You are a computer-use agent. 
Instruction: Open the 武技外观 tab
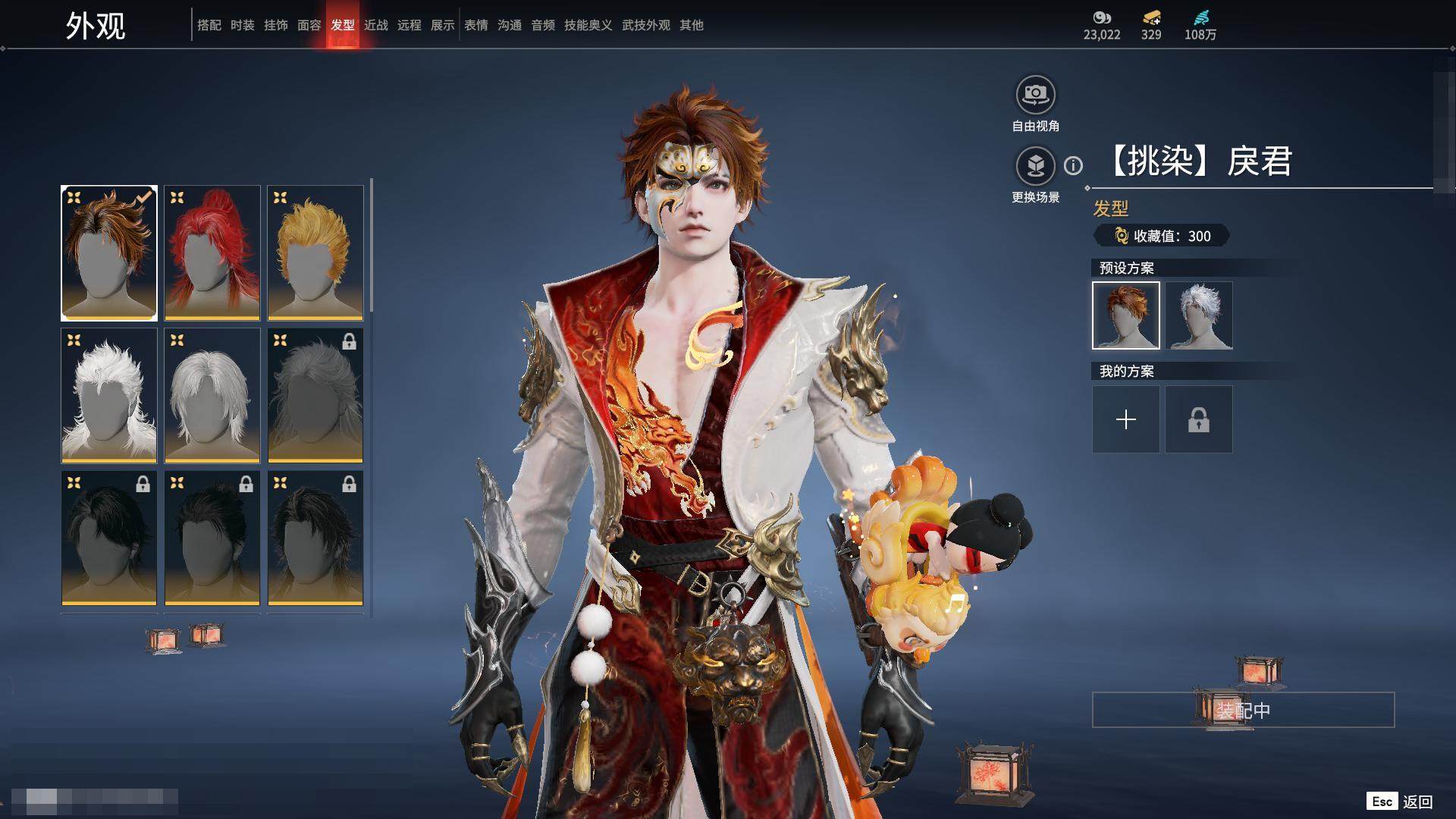[646, 25]
